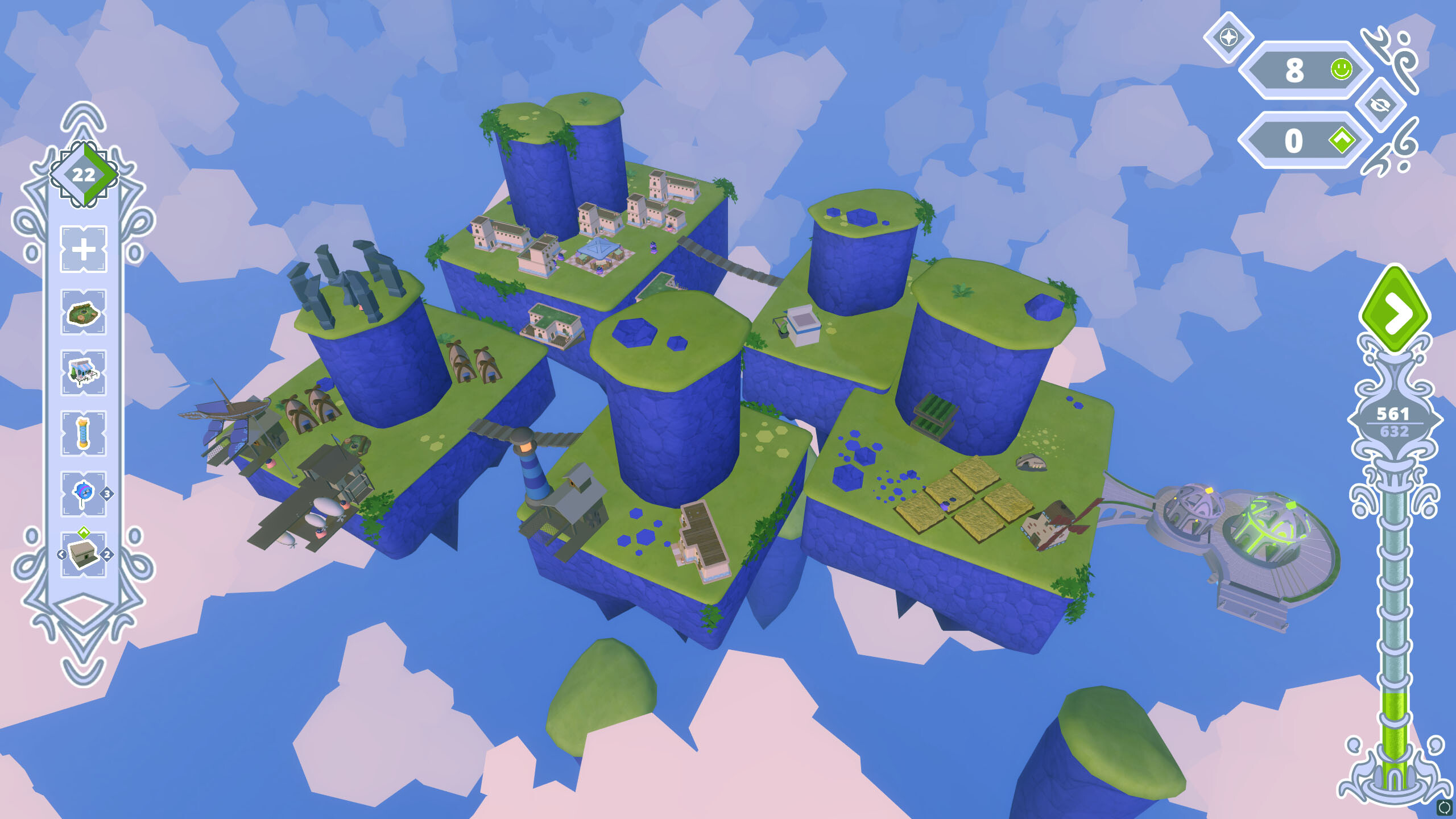Image resolution: width=1456 pixels, height=819 pixels.
Task: Click the hexagon showing the happiness count of 8
Action: [x=1304, y=69]
